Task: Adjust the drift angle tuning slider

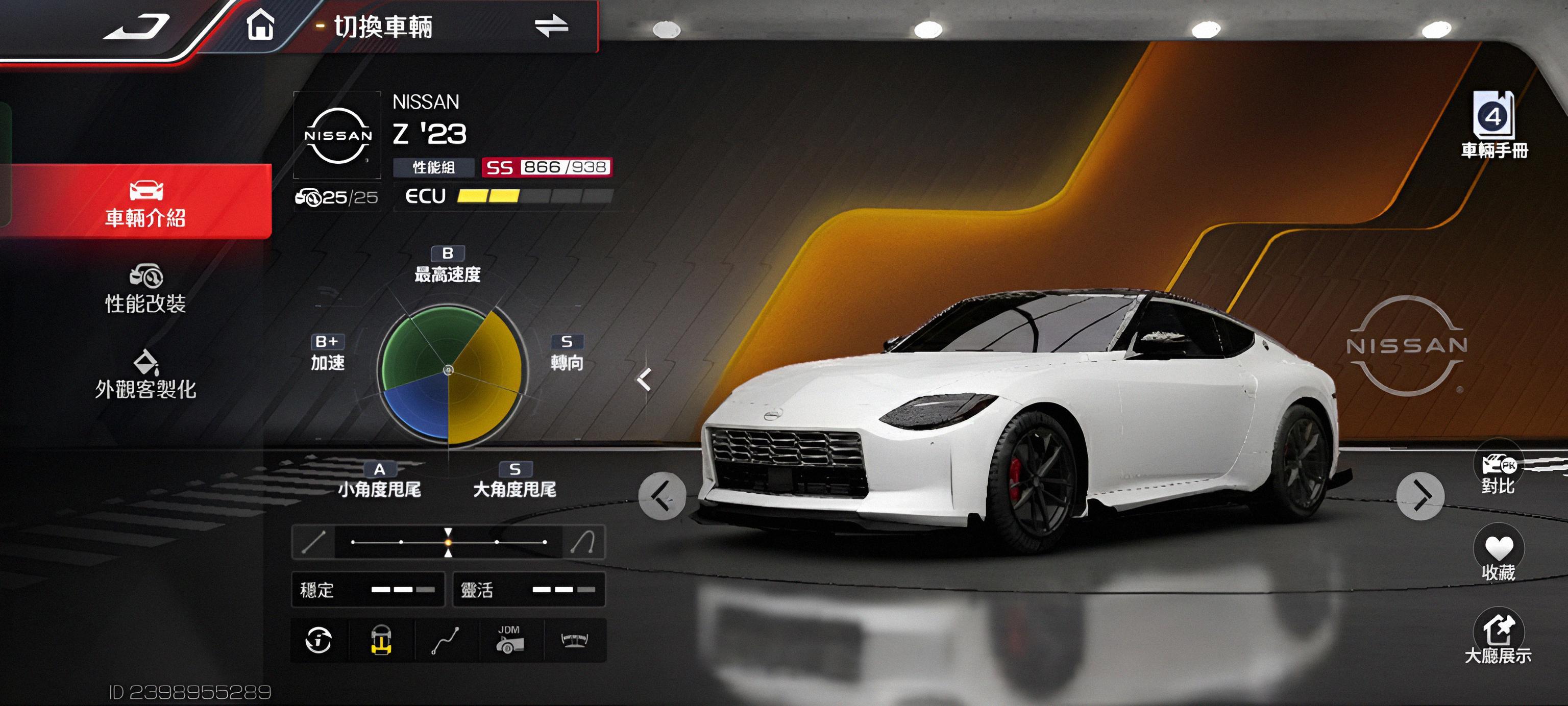Action: click(x=449, y=541)
